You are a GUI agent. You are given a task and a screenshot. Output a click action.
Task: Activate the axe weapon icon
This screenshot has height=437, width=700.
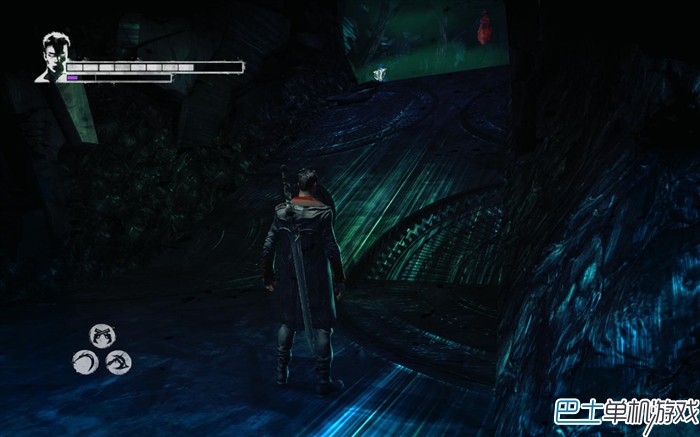(x=119, y=361)
